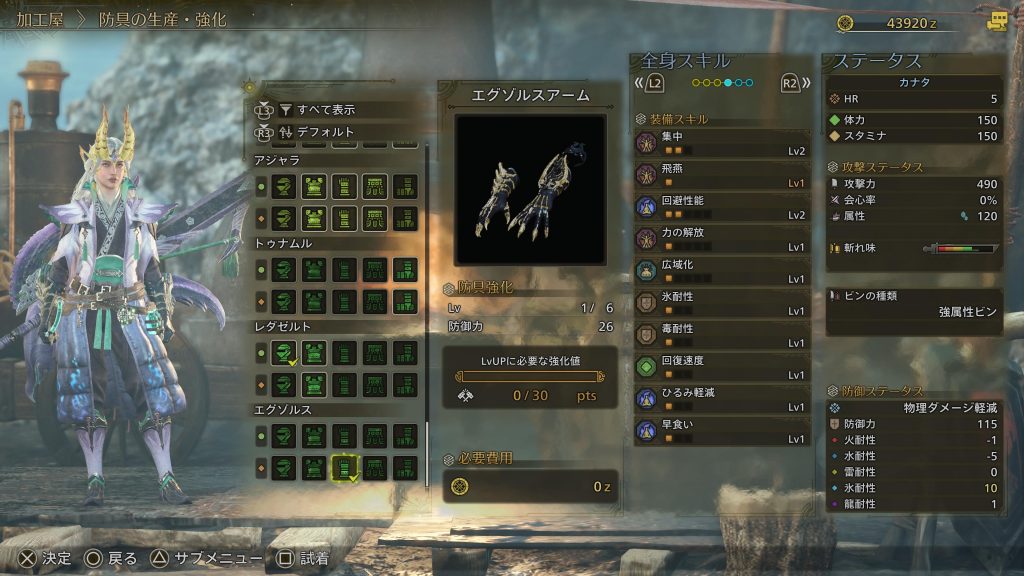Choose the checkmarked レダゼルト helm

[x=284, y=352]
